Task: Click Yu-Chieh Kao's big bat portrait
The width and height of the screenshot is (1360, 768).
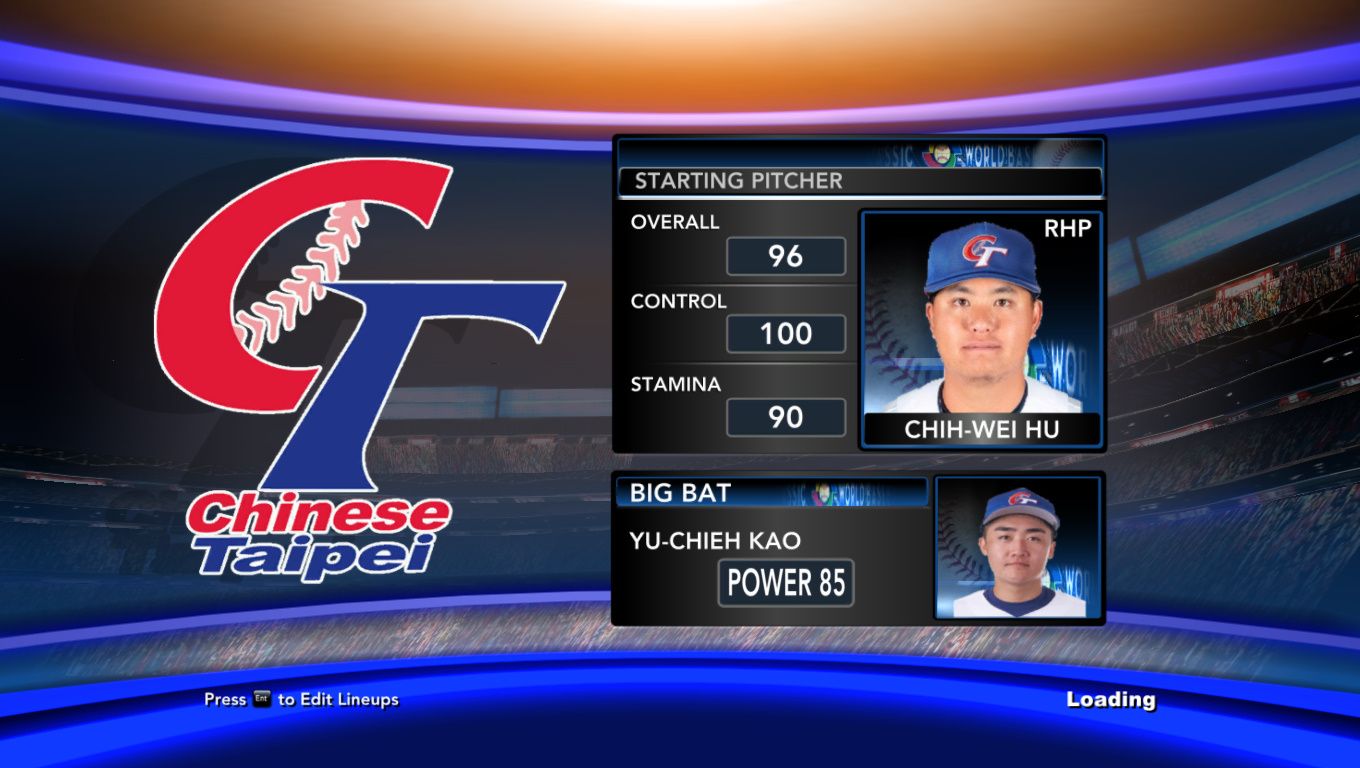Action: (1018, 547)
